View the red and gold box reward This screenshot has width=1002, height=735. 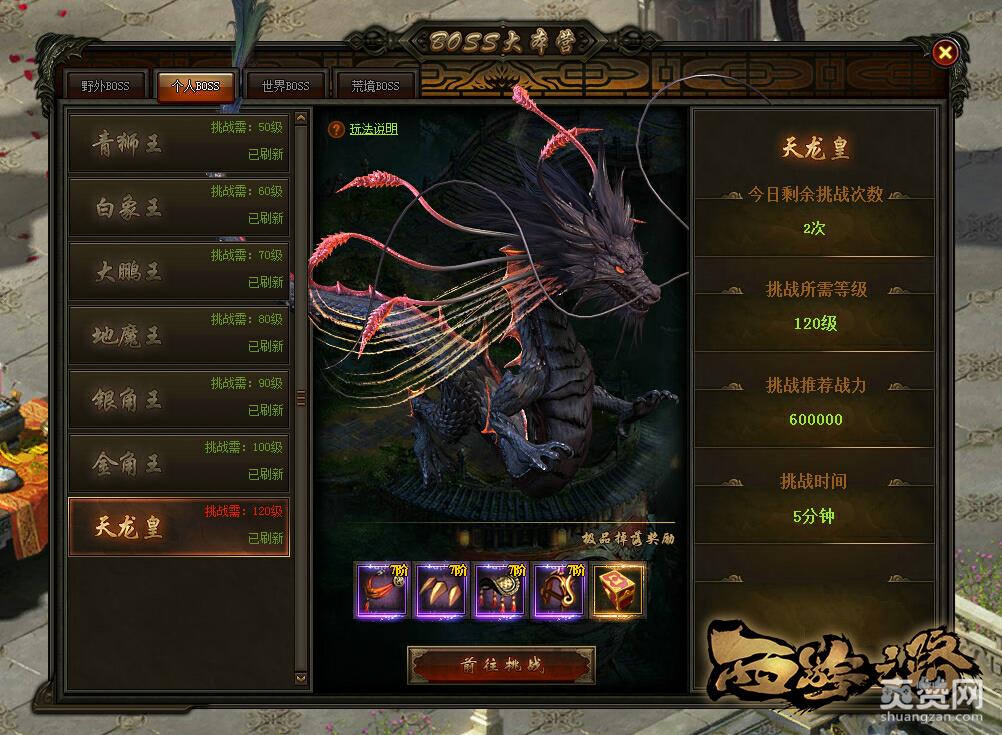click(x=619, y=590)
